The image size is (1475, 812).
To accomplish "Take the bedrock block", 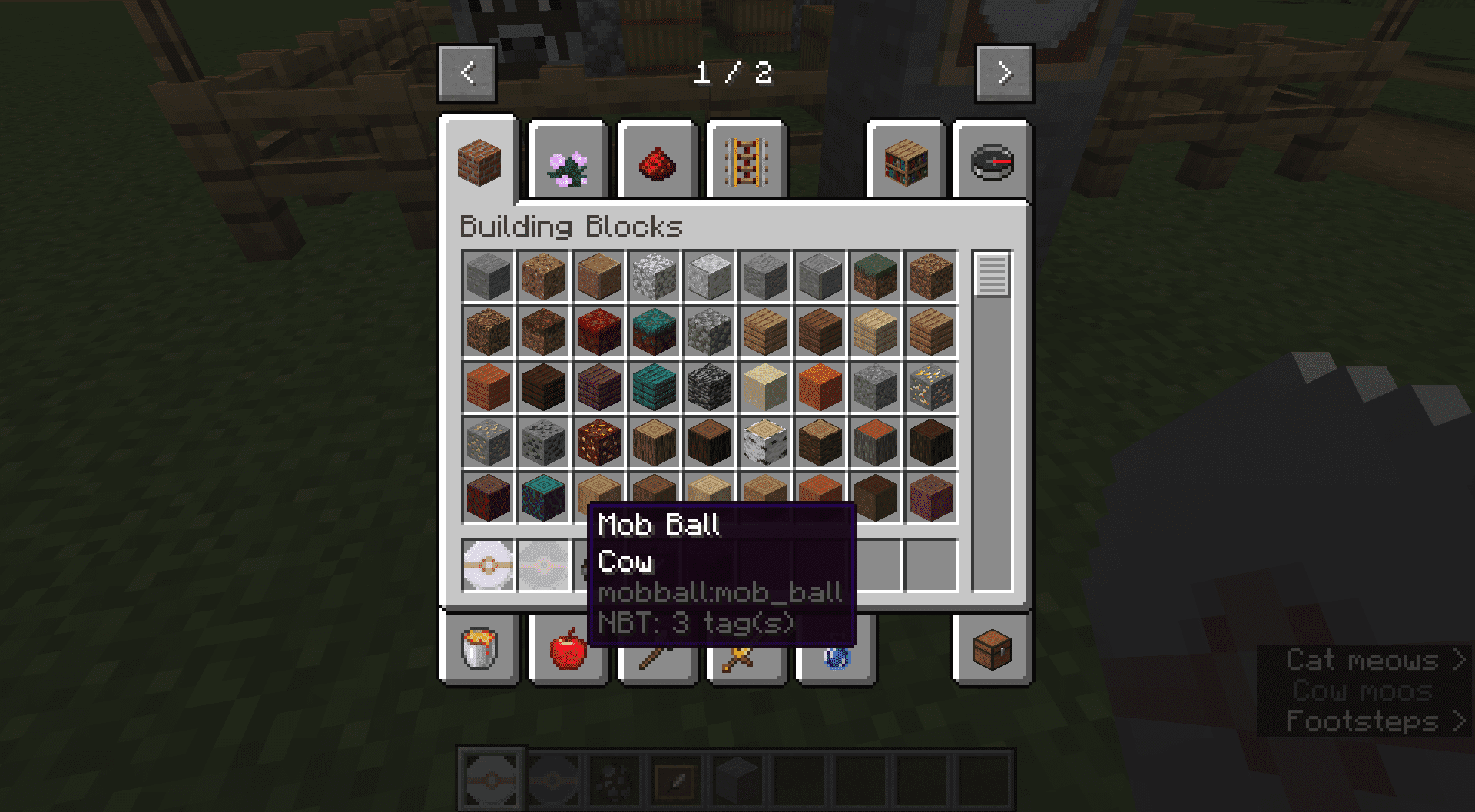I will pos(710,386).
